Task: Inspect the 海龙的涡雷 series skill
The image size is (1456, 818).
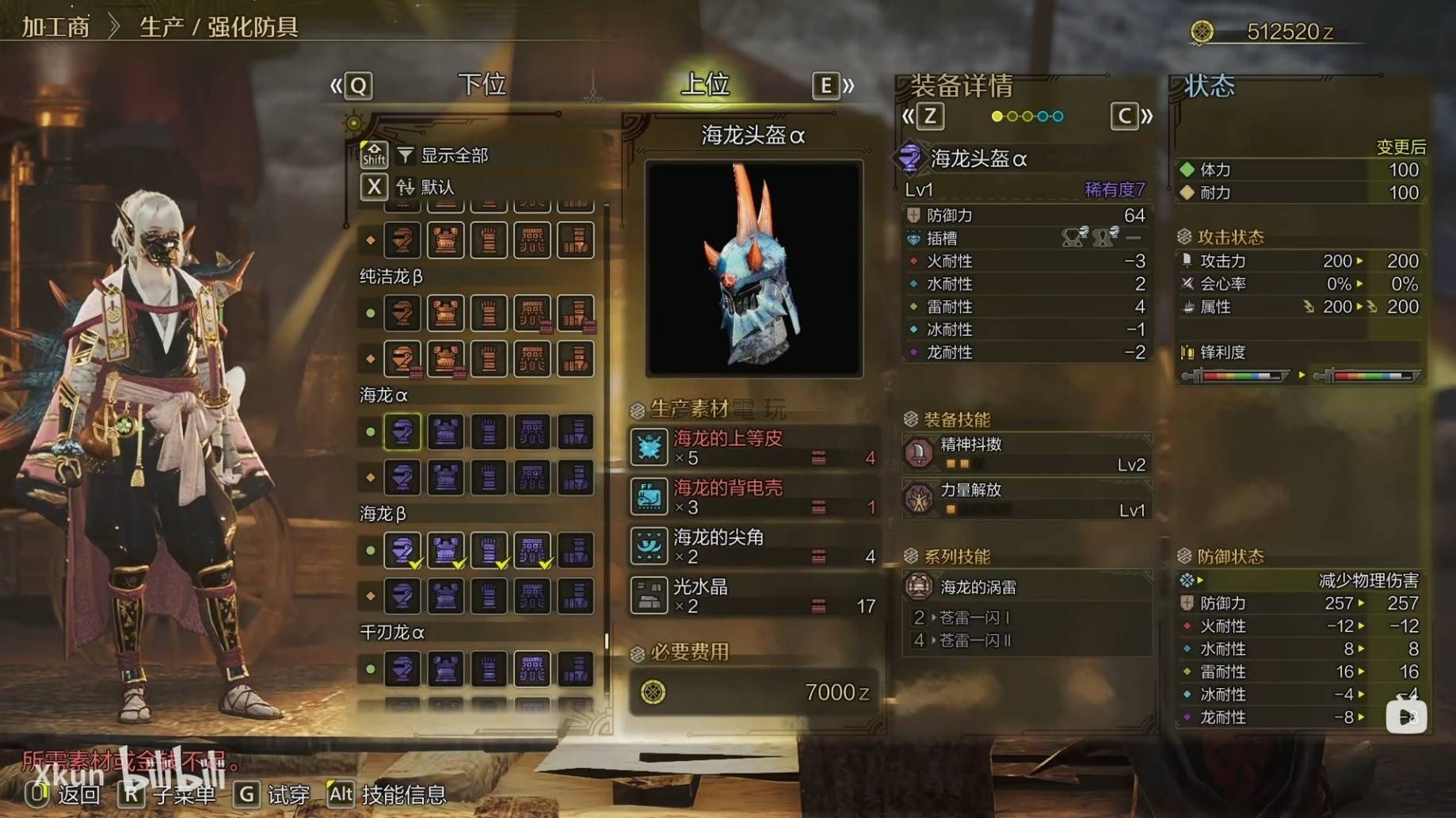Action: pos(1026,587)
